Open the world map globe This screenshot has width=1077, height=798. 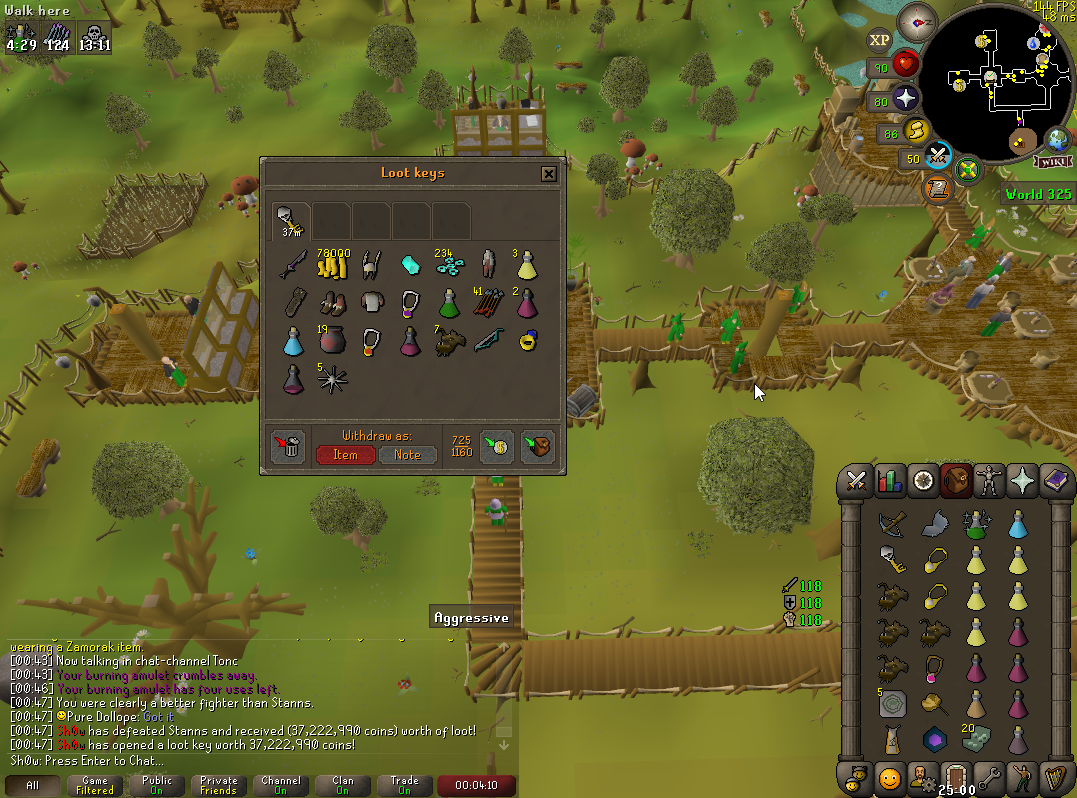[x=1056, y=139]
